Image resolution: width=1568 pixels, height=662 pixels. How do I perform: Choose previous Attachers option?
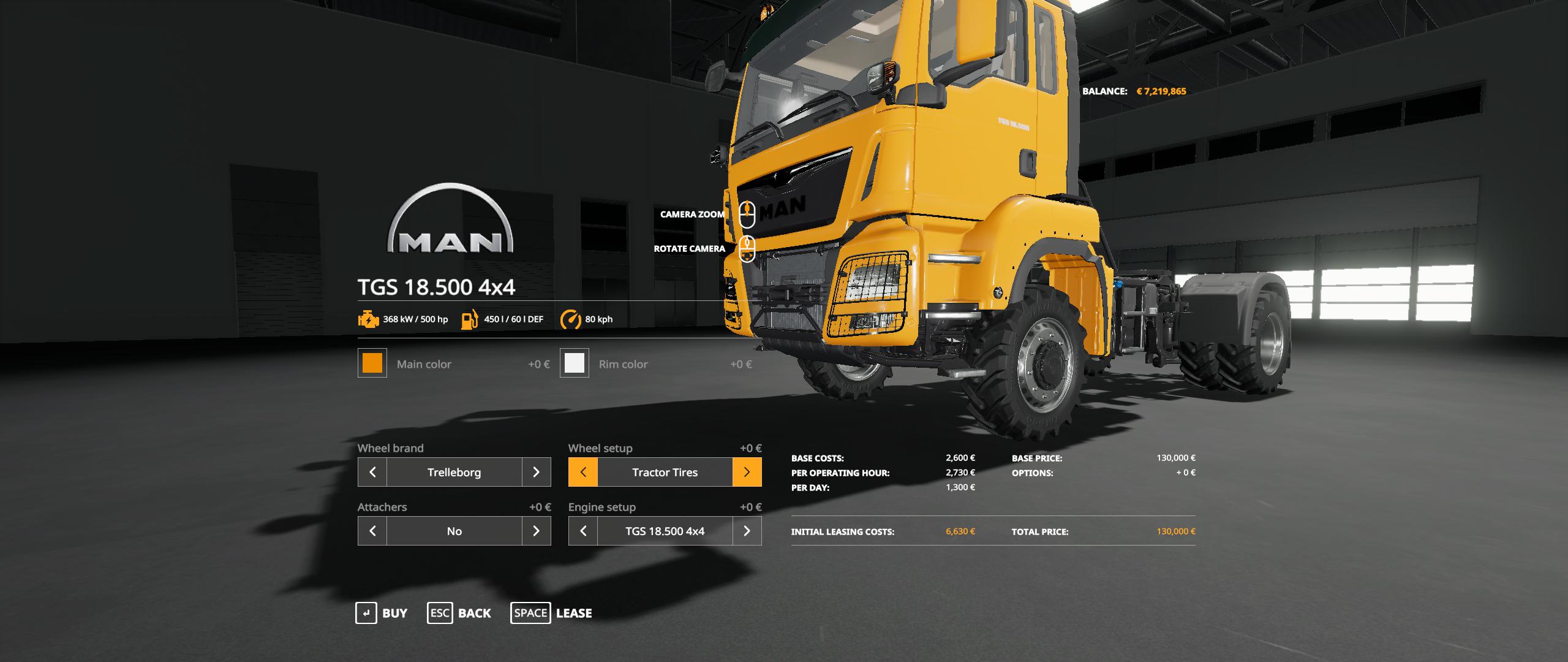pyautogui.click(x=372, y=531)
